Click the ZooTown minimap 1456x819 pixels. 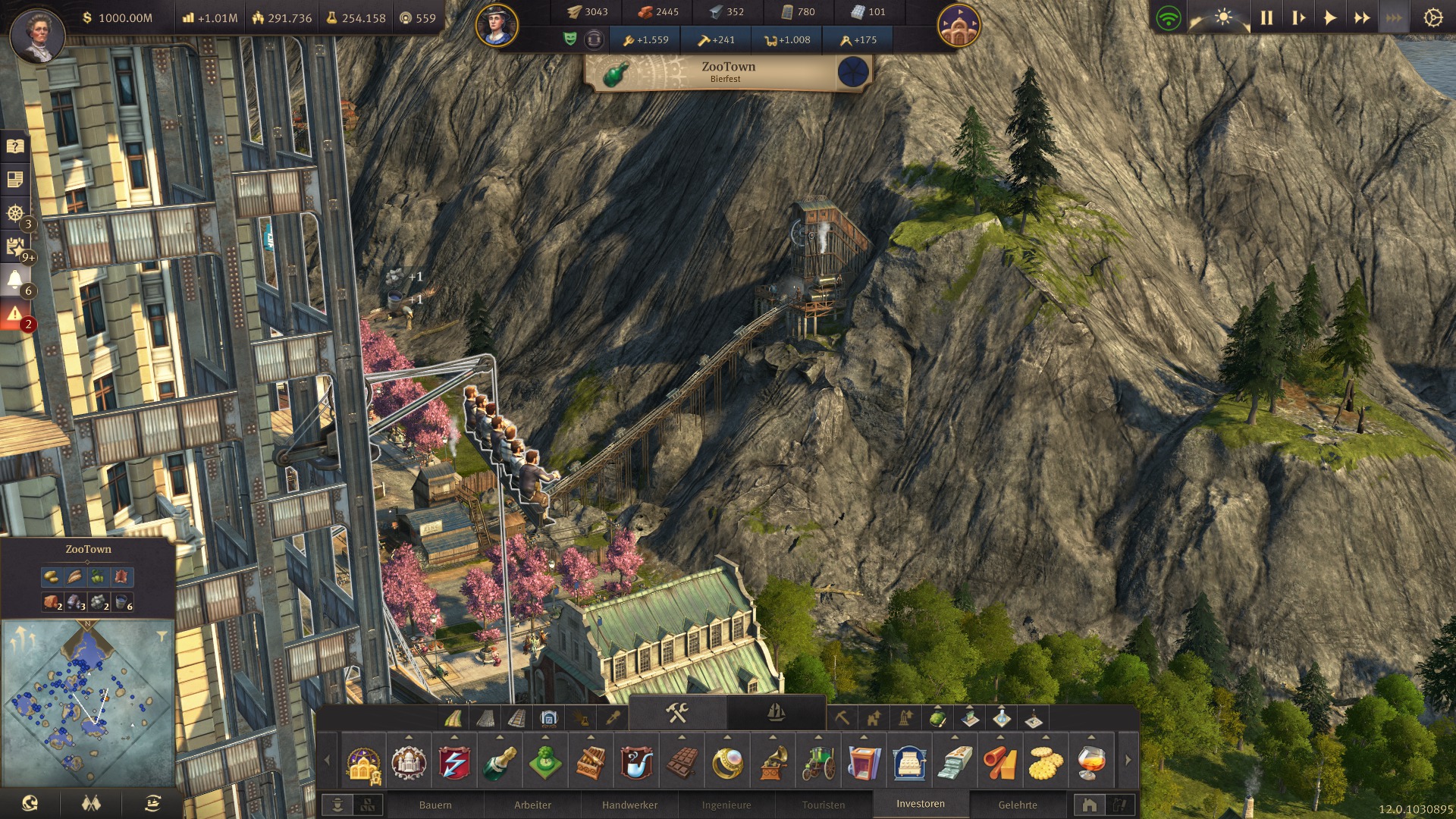coord(88,705)
